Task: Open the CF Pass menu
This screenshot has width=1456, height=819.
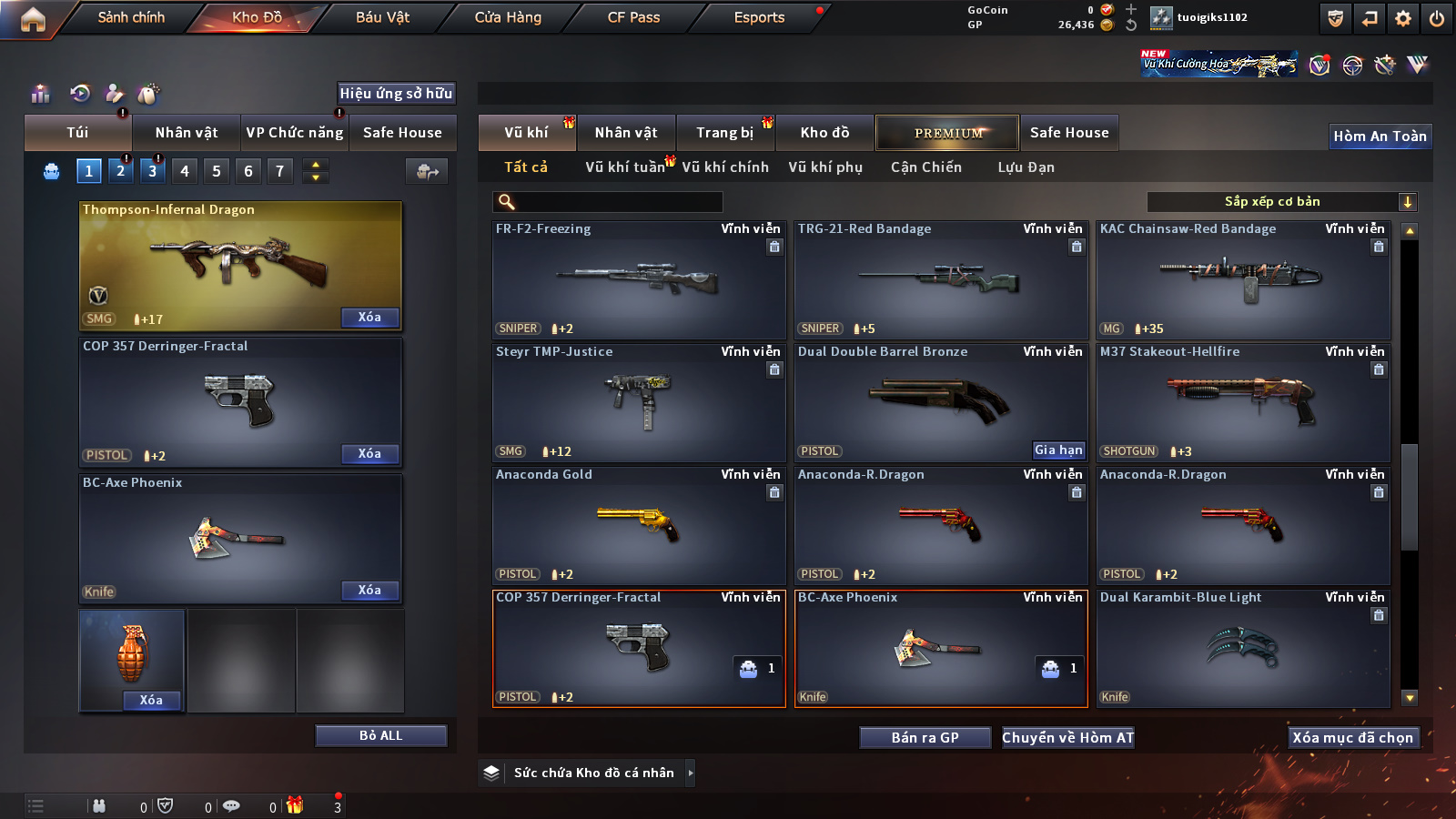Action: pyautogui.click(x=633, y=17)
